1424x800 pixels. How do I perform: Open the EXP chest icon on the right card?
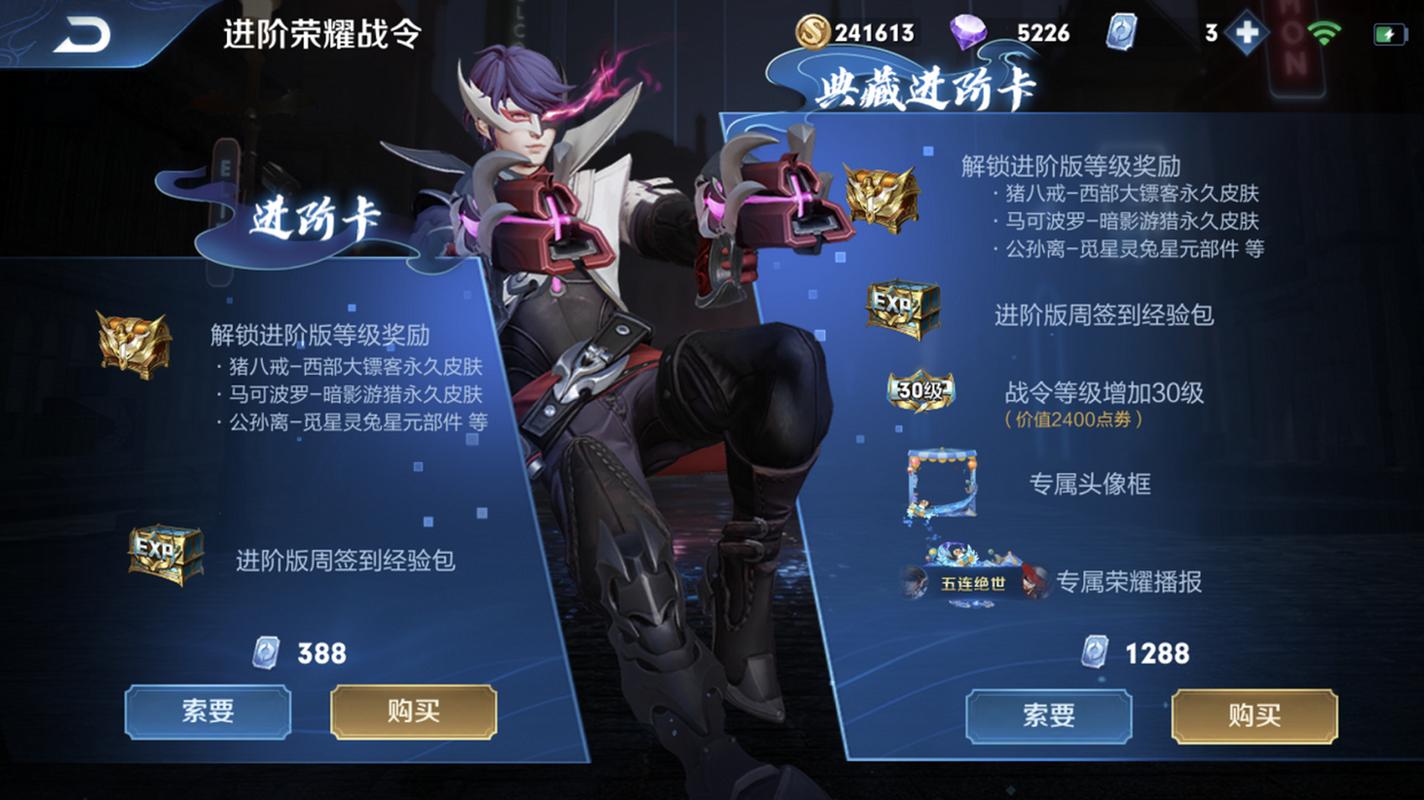[906, 307]
